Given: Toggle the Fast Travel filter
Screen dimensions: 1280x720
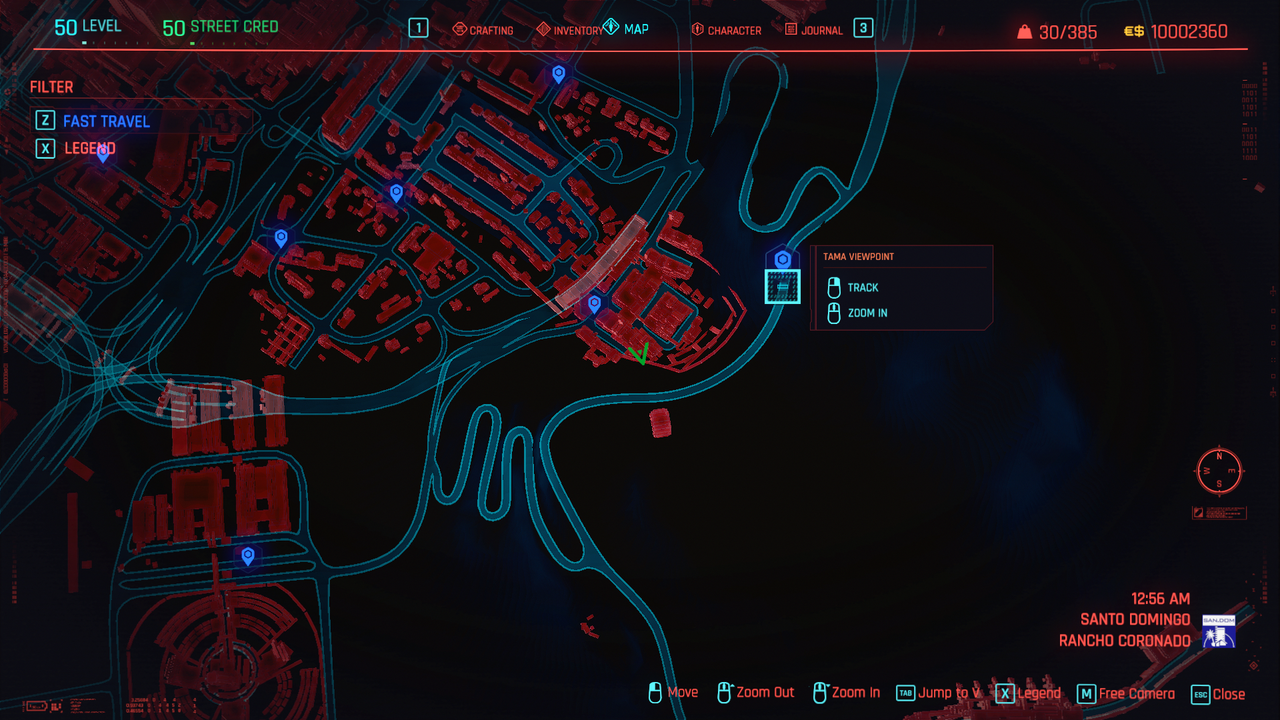Looking at the screenshot, I should pos(106,121).
